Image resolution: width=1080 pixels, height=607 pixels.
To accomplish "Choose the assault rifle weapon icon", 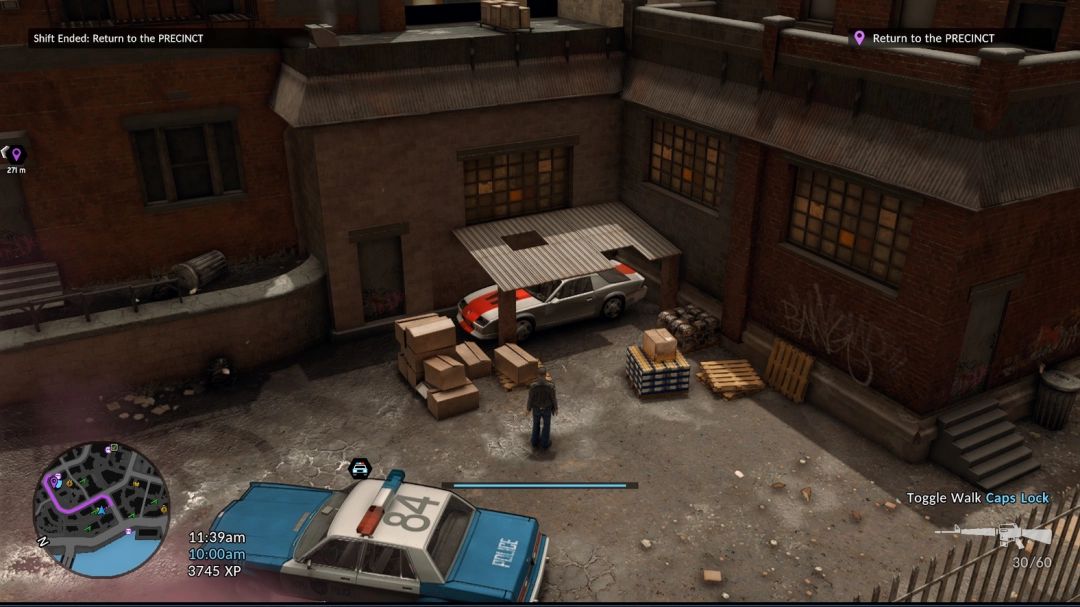I will click(x=993, y=535).
